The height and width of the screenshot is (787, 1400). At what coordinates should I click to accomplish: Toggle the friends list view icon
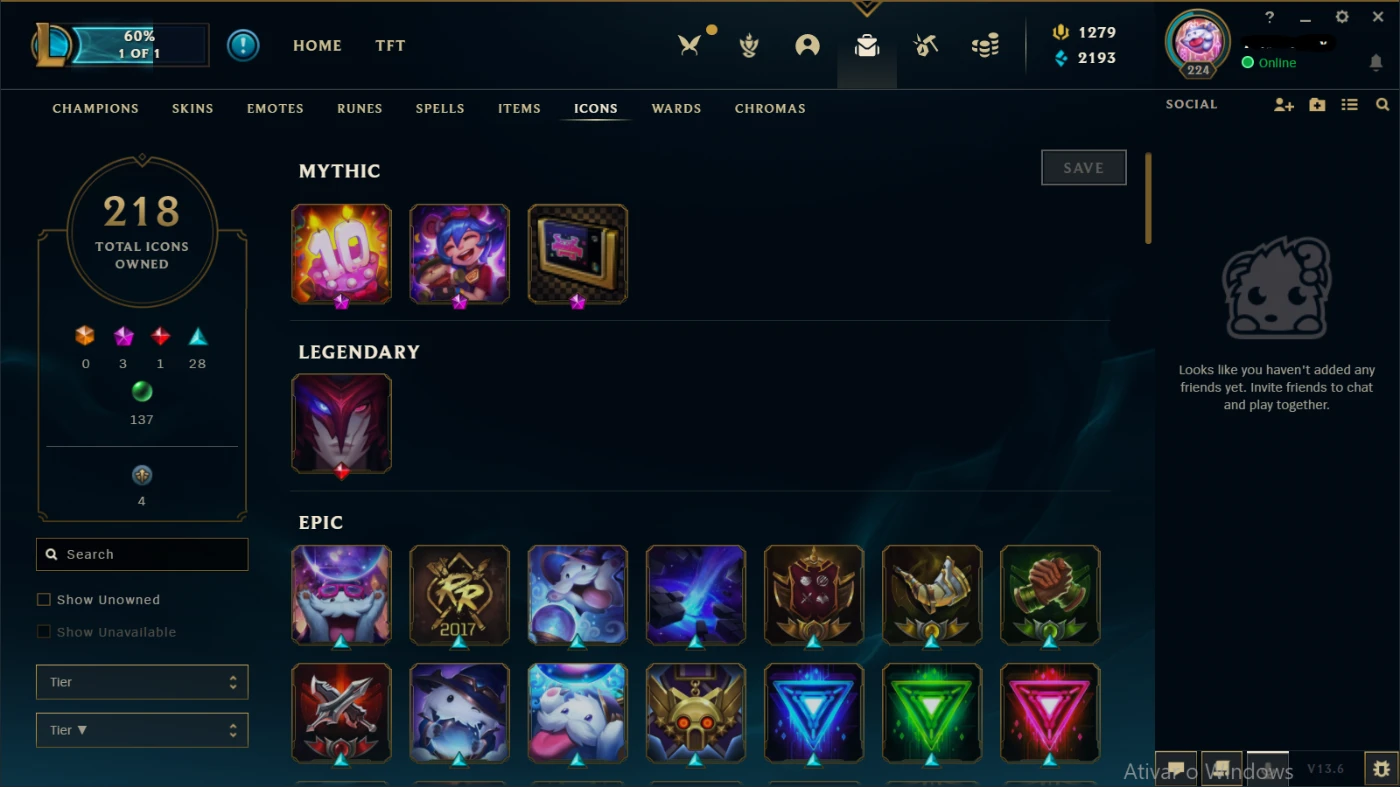[x=1349, y=104]
